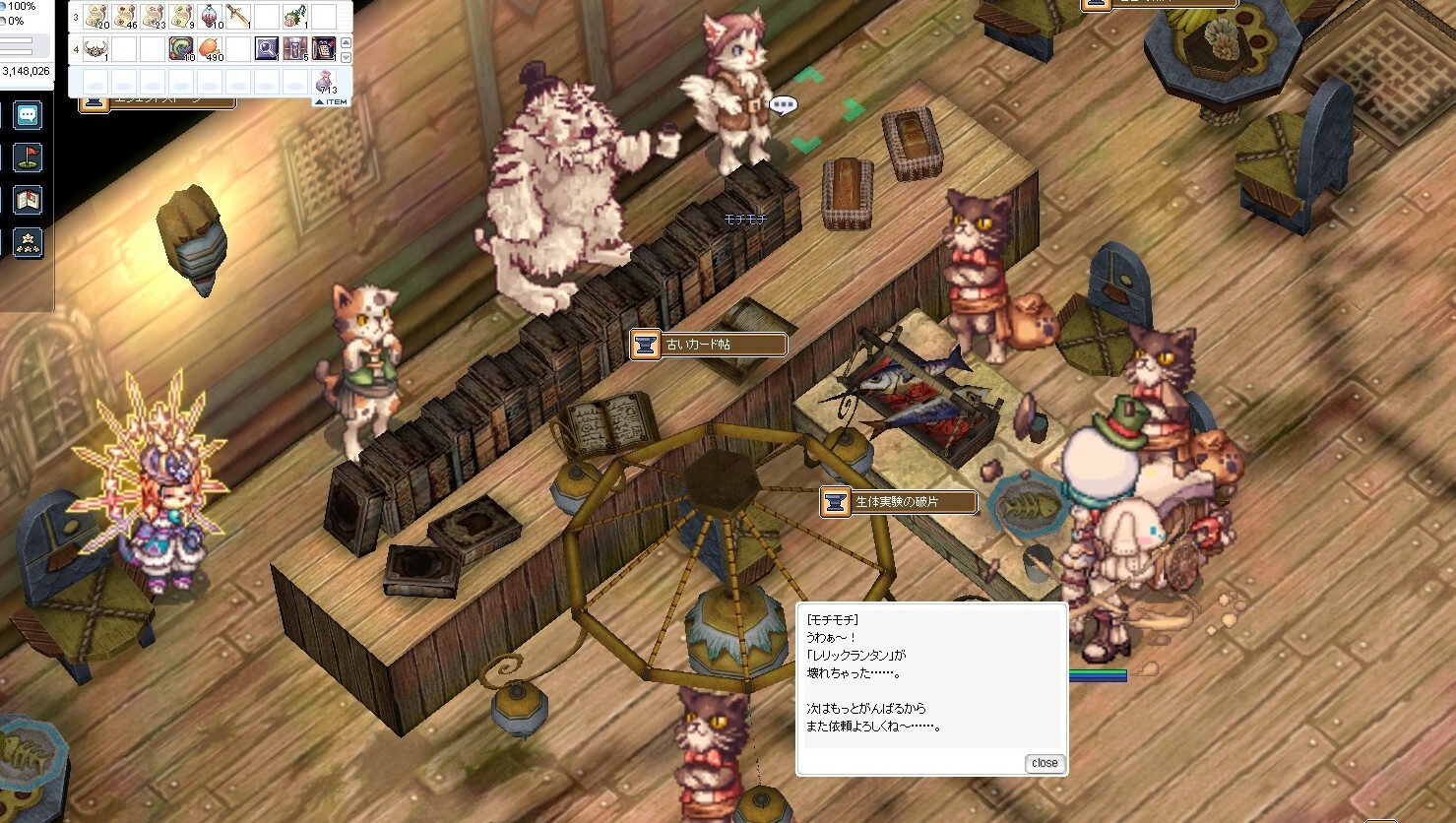
Task: Select the pouch item with 713 count
Action: (x=323, y=81)
